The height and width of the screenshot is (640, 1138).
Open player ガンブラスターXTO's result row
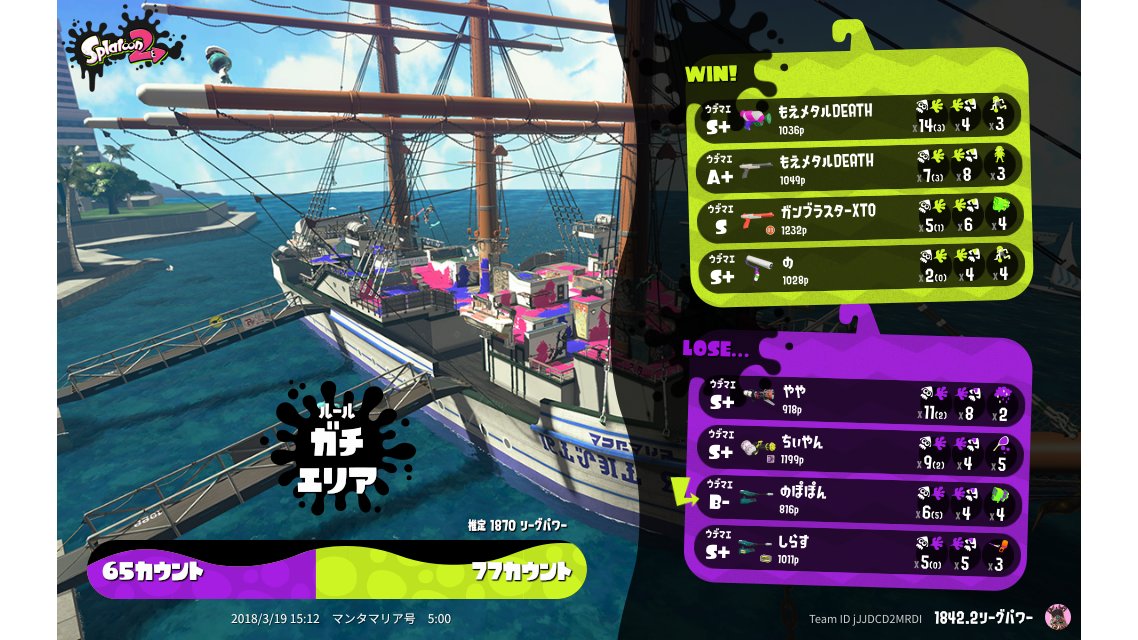tap(860, 217)
